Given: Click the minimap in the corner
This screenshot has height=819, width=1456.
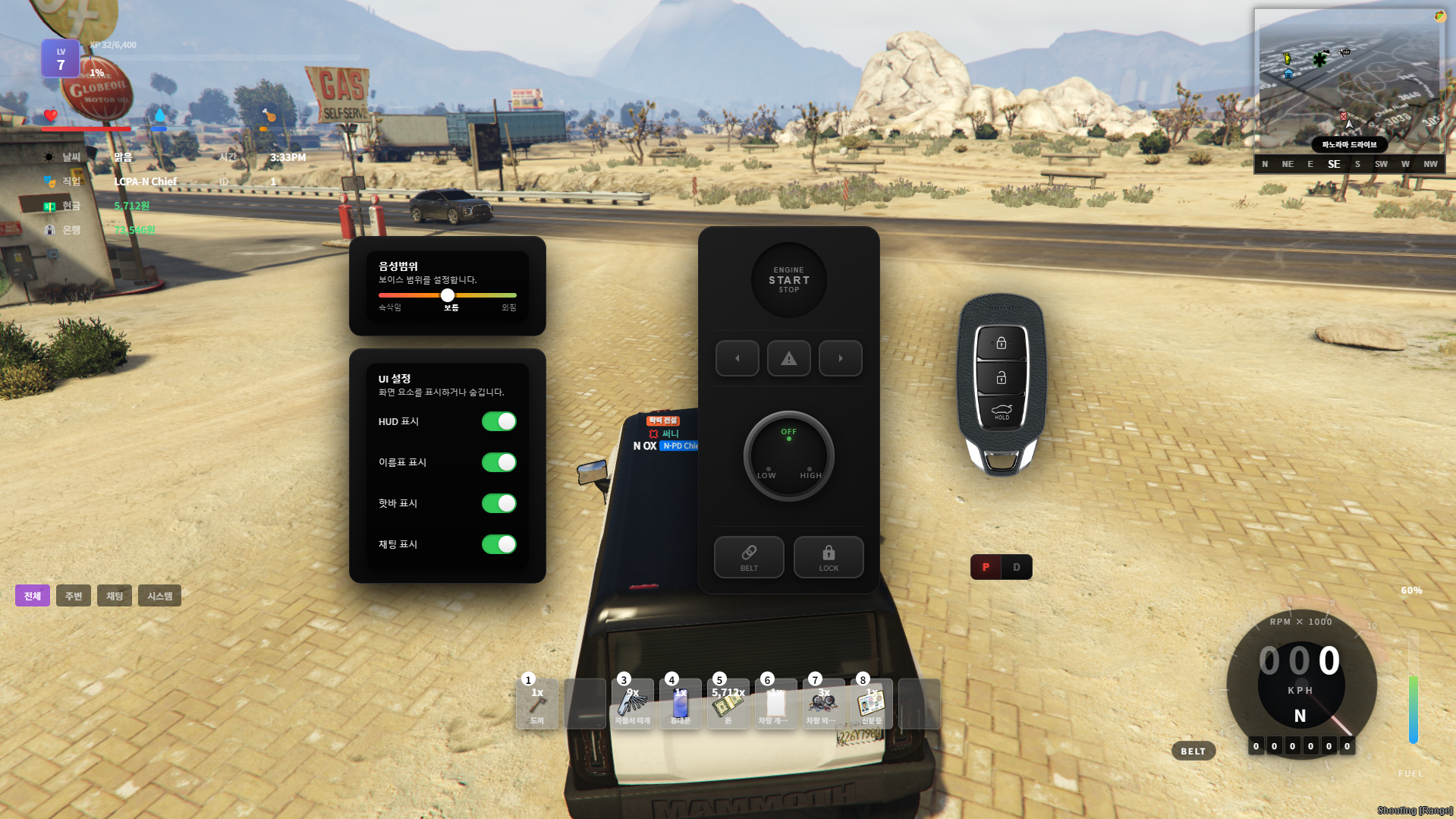Looking at the screenshot, I should click(1348, 82).
